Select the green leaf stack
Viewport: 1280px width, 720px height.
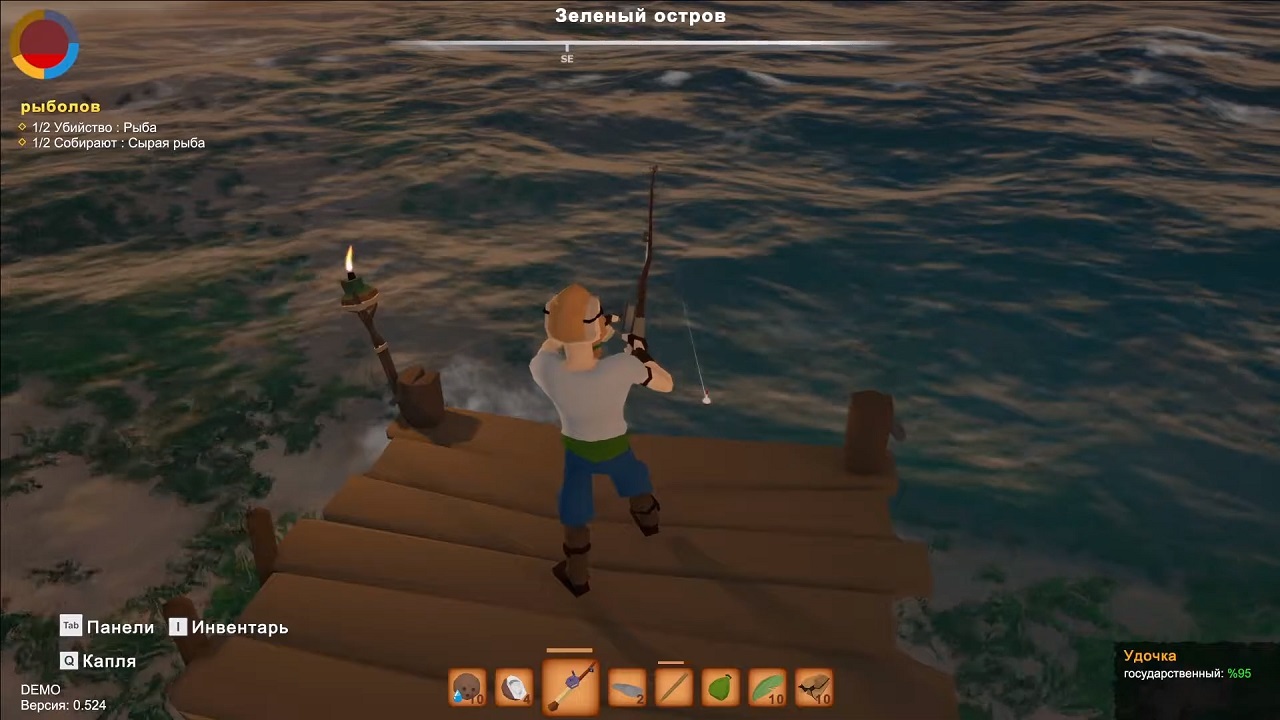pos(767,687)
